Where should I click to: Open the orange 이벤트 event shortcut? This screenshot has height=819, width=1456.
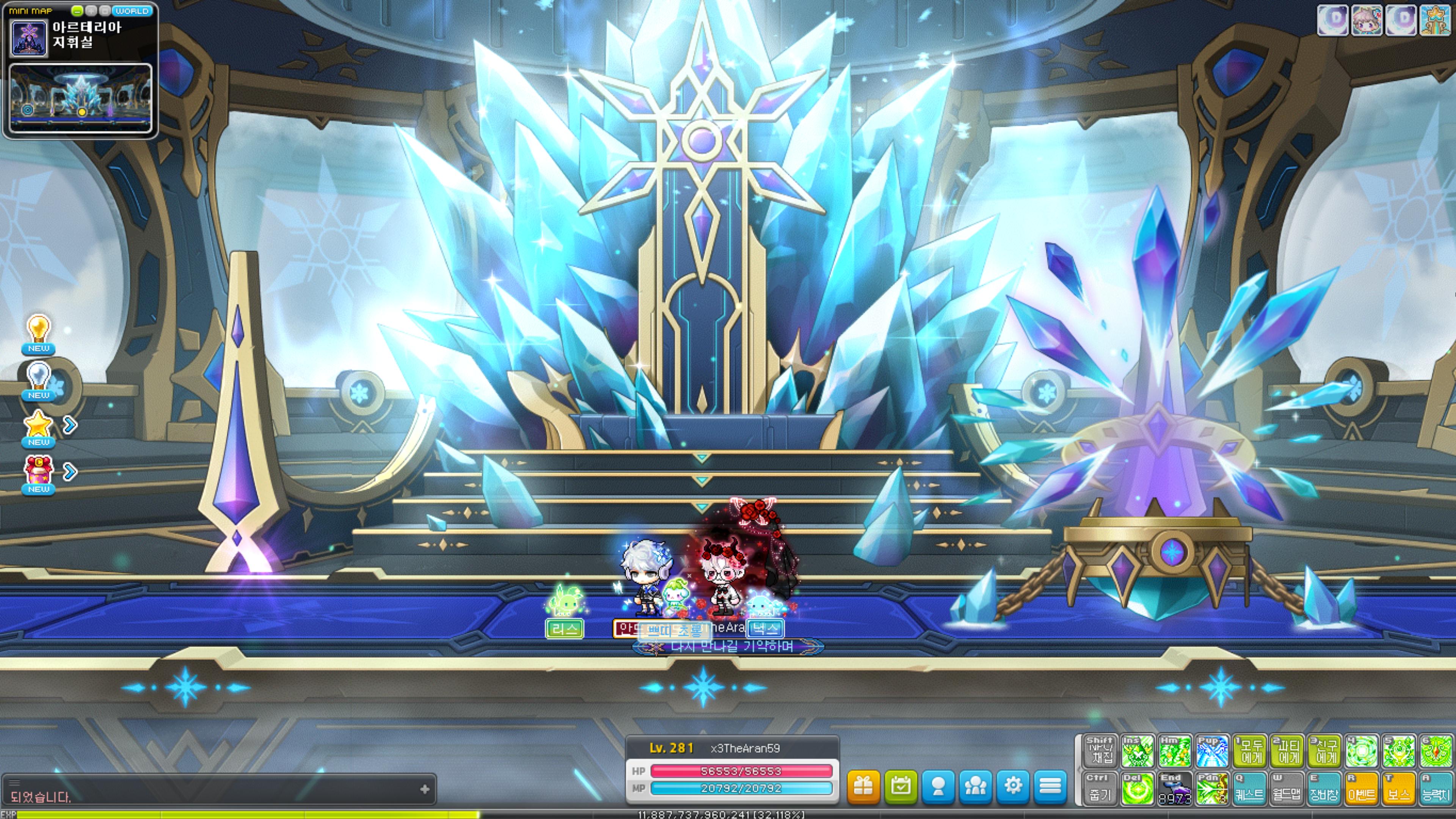click(1361, 789)
